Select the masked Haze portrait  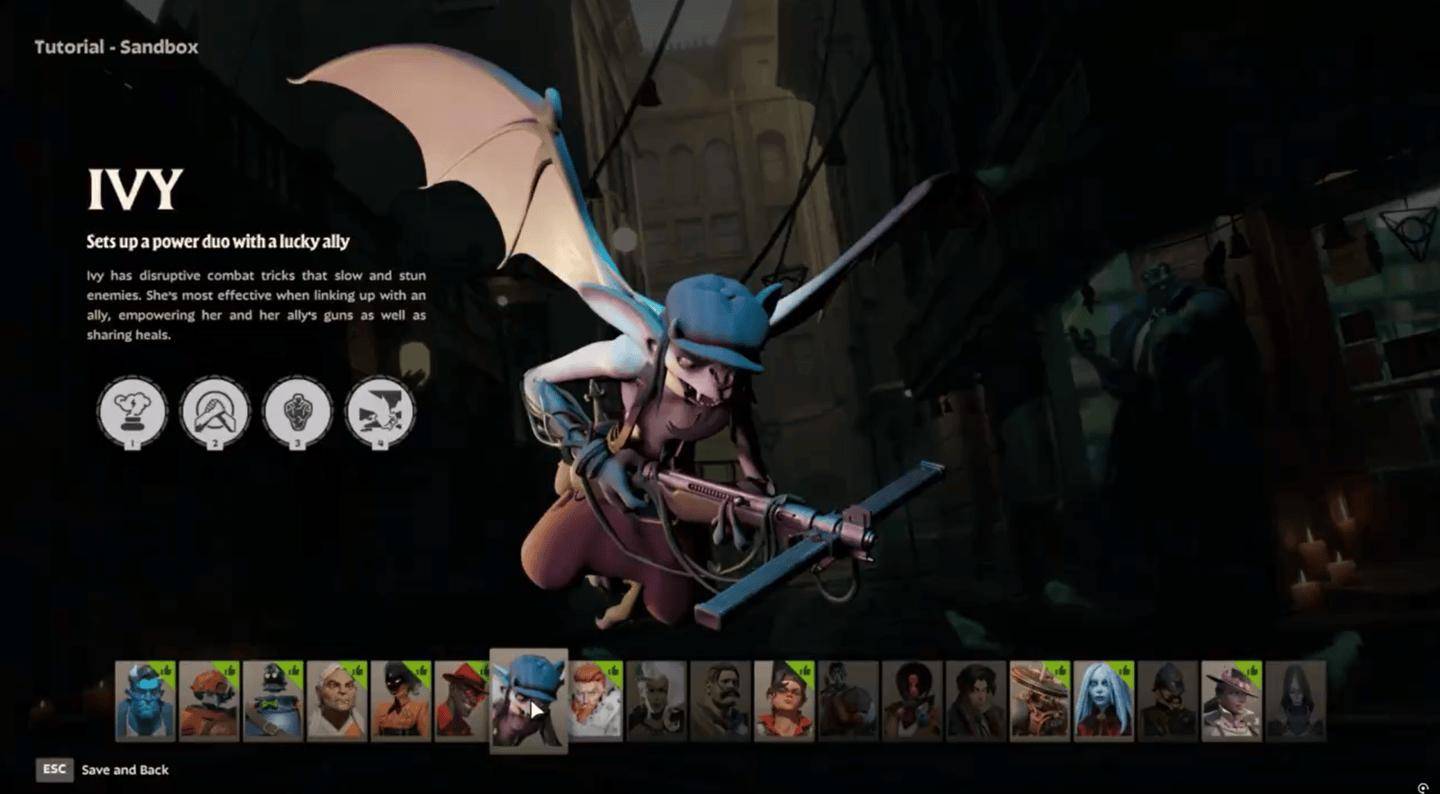point(401,700)
